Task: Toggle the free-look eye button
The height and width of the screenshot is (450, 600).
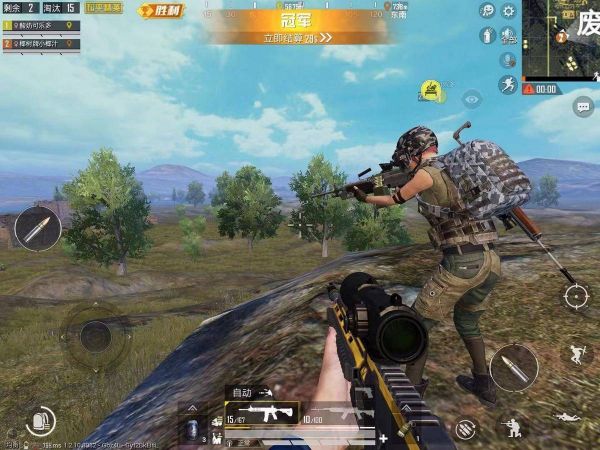Action: pyautogui.click(x=472, y=98)
